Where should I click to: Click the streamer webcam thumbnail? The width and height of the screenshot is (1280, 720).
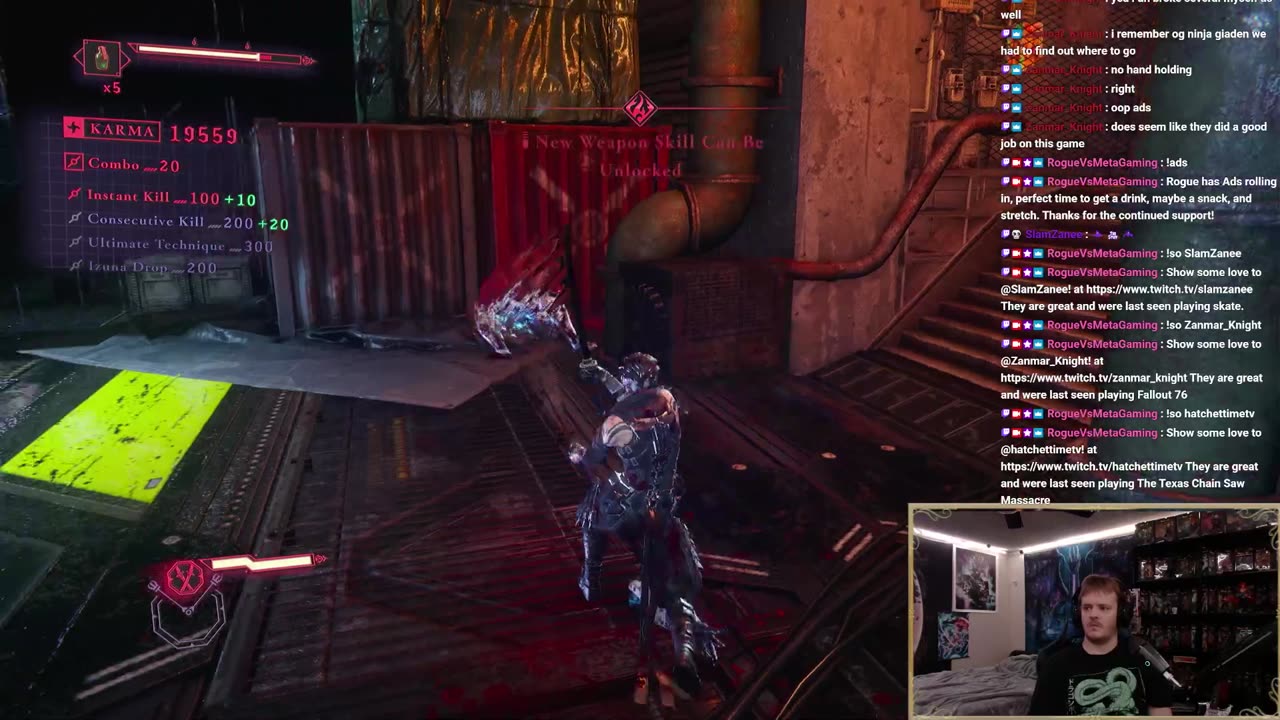pyautogui.click(x=1093, y=612)
